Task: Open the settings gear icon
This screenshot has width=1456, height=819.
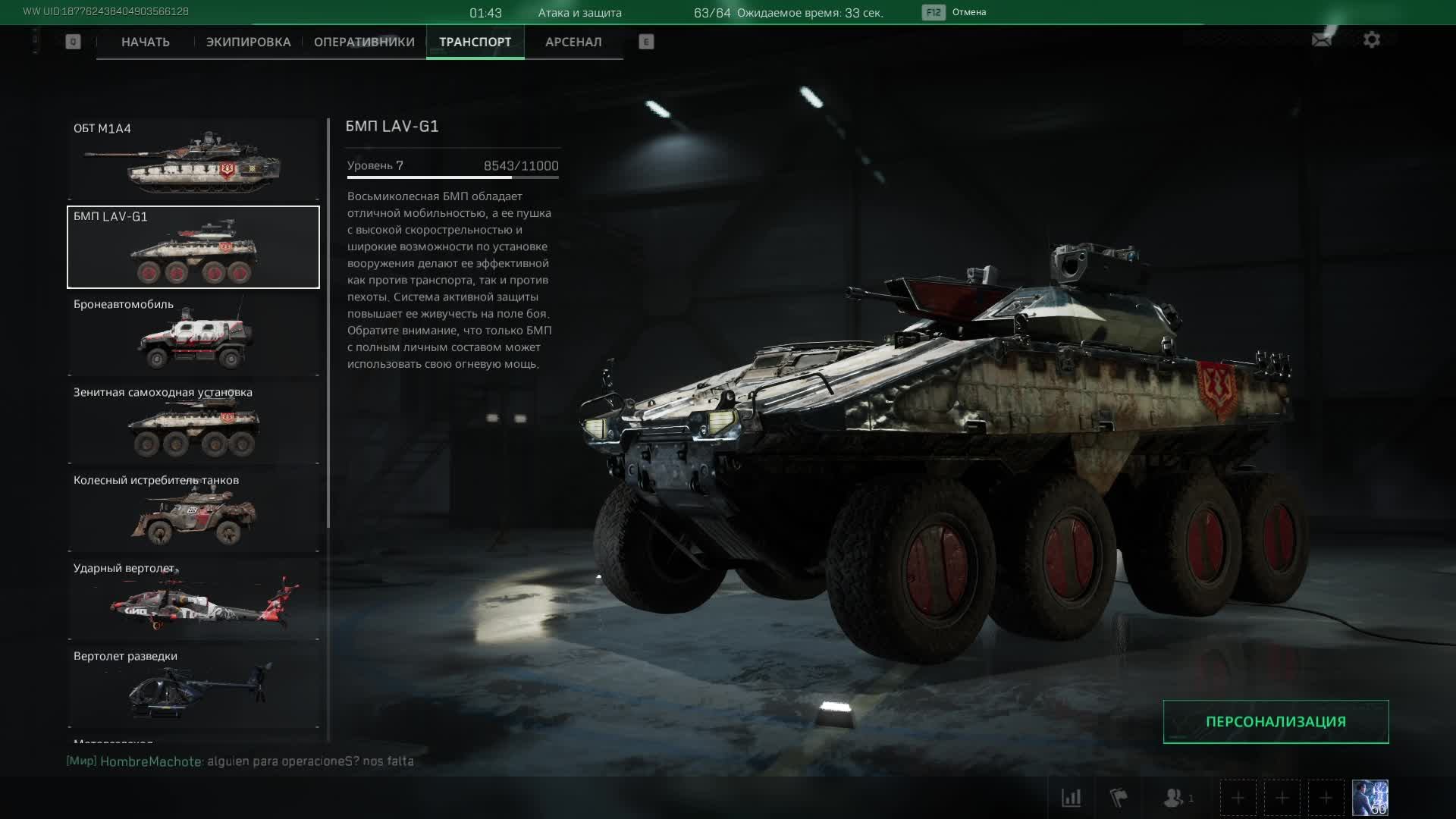Action: click(1371, 40)
